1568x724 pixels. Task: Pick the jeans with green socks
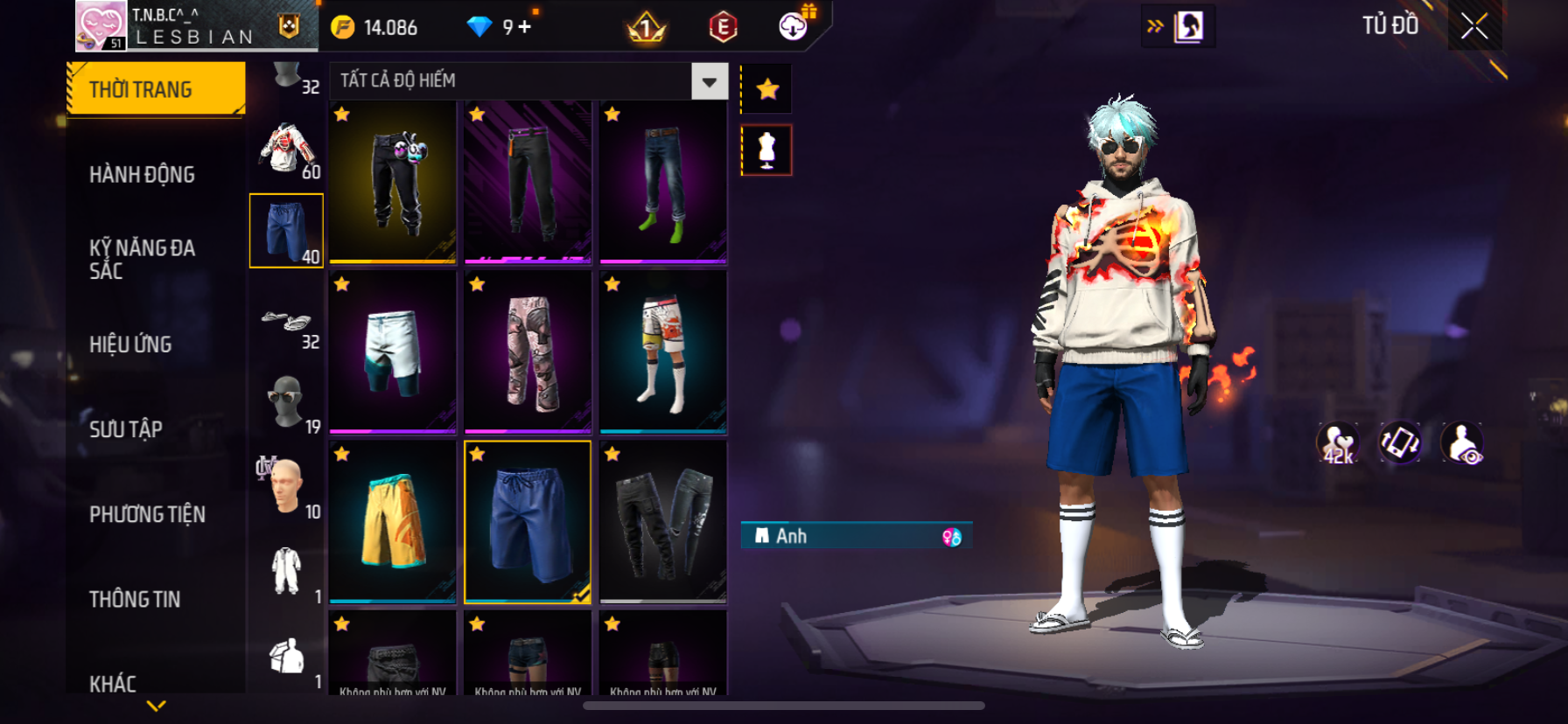pyautogui.click(x=663, y=182)
